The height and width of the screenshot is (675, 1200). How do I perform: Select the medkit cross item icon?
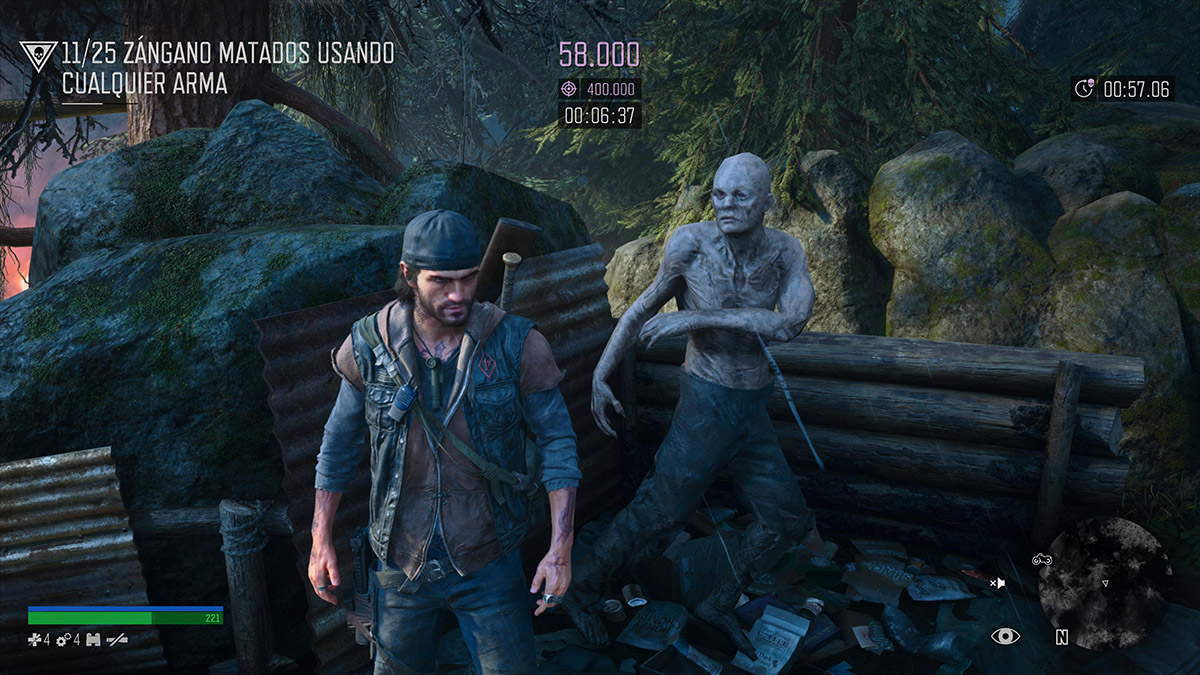(x=34, y=639)
